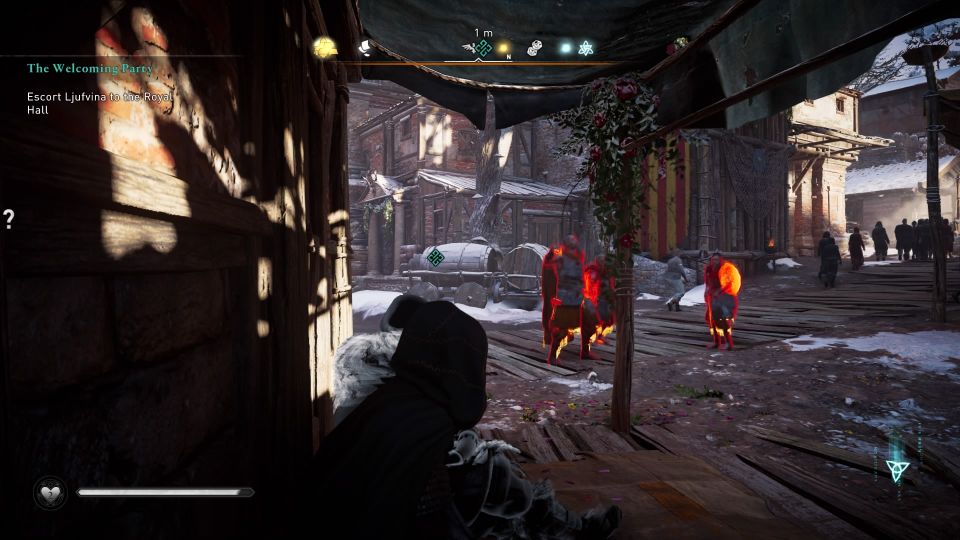
Task: Click the broken heart health icon
Action: pos(48,492)
